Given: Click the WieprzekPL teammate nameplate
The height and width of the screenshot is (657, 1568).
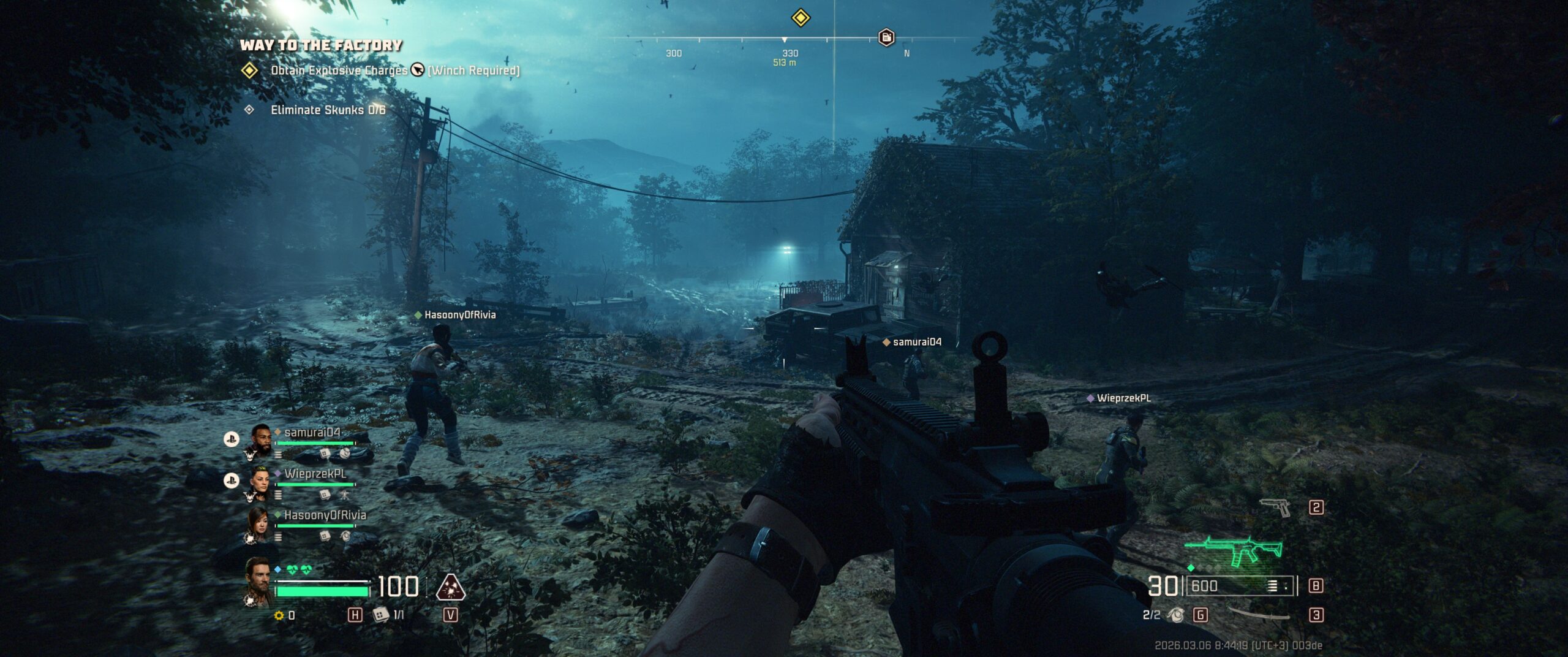Looking at the screenshot, I should [1123, 398].
